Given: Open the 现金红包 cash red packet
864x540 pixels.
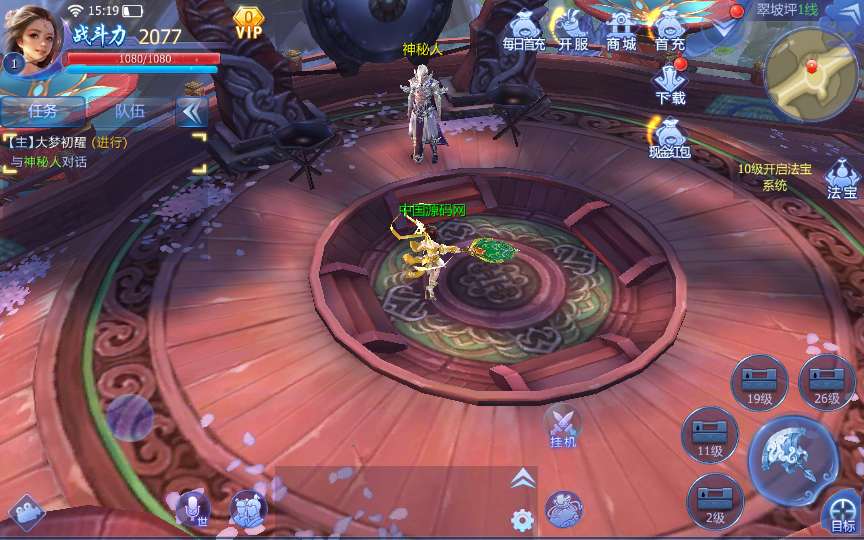Looking at the screenshot, I should pos(670,137).
